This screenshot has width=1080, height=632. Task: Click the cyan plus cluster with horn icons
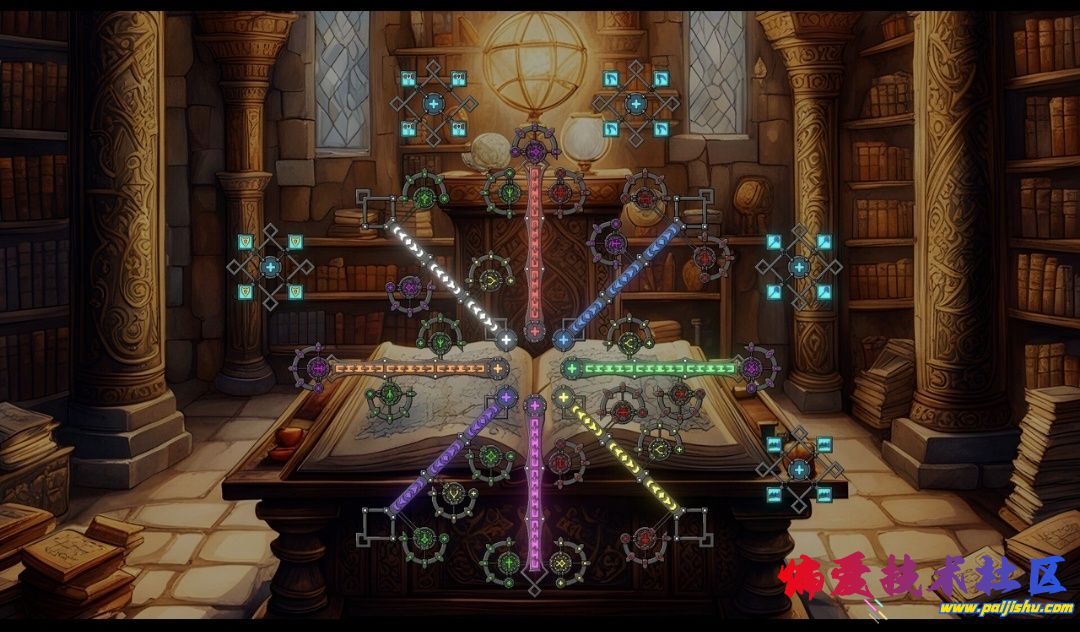coord(636,102)
